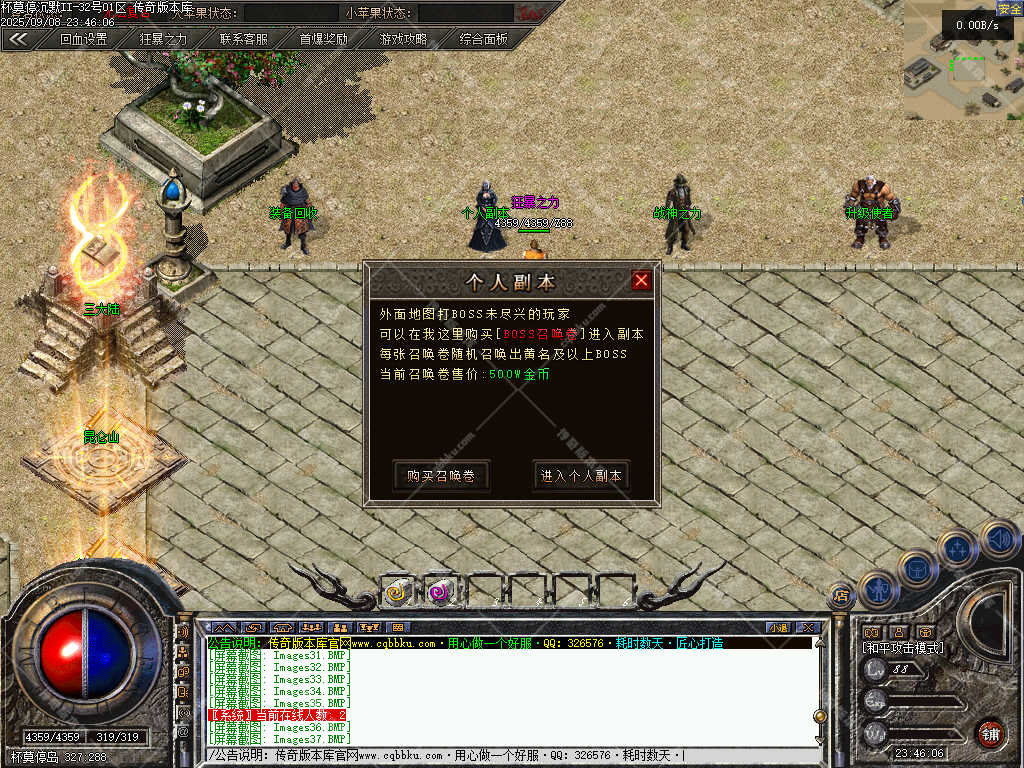Click the speaker sound round button
This screenshot has width=1024, height=768.
(998, 539)
